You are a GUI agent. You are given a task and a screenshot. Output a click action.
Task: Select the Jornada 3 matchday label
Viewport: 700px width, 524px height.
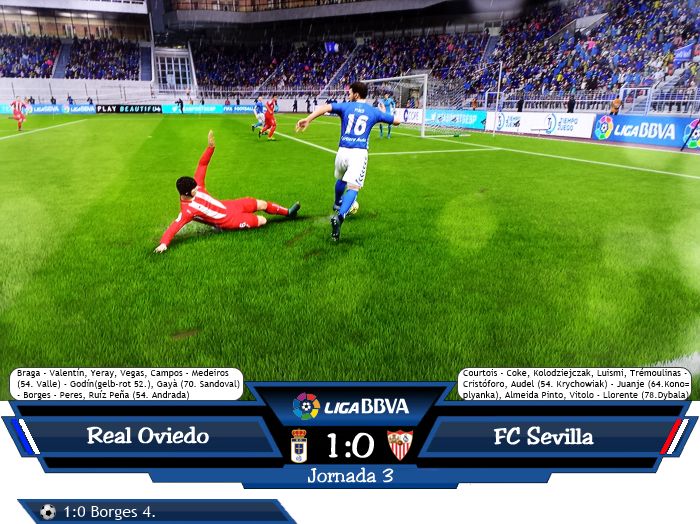point(350,476)
